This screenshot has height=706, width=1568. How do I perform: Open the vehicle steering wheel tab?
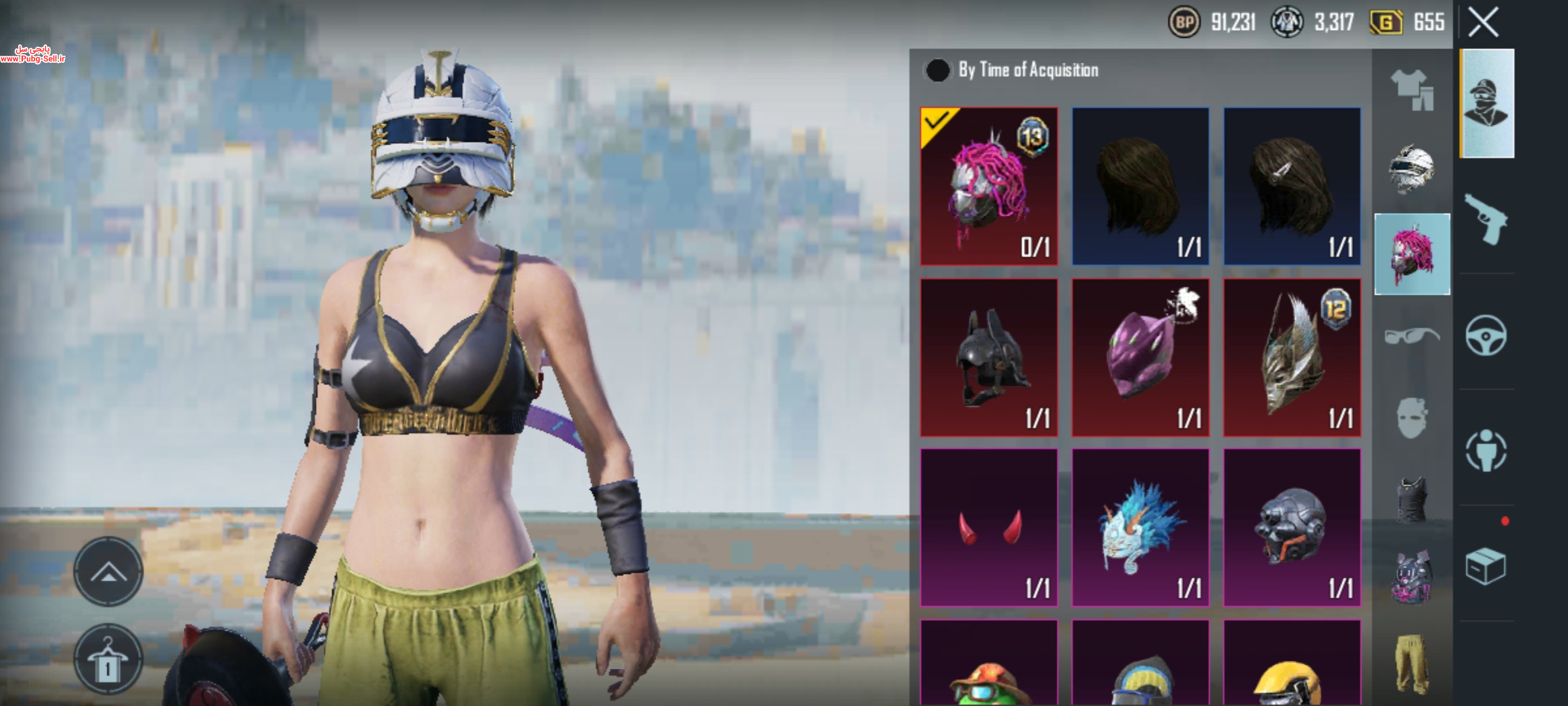1486,335
